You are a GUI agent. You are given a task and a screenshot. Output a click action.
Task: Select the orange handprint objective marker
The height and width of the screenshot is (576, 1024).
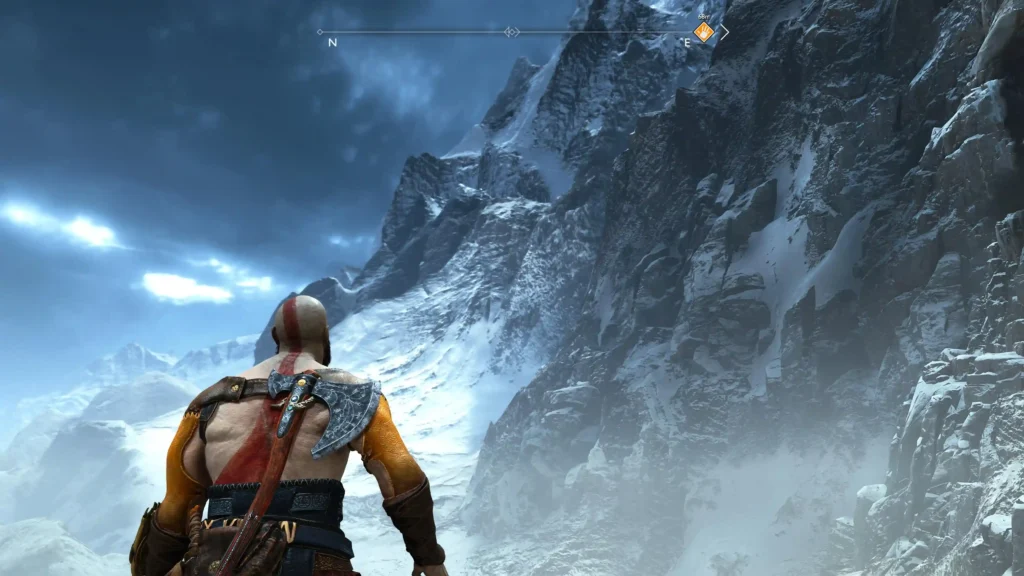[x=705, y=32]
